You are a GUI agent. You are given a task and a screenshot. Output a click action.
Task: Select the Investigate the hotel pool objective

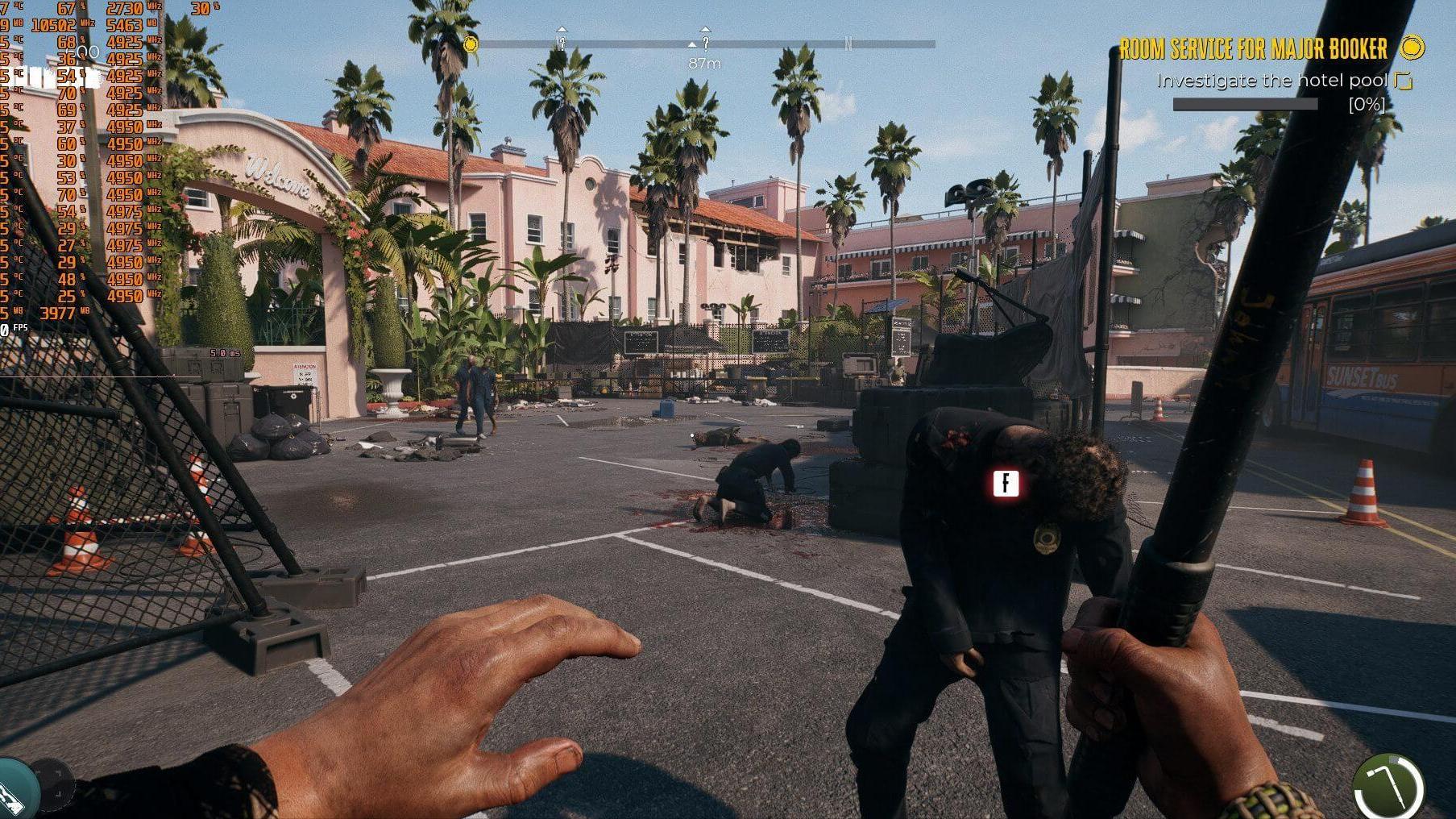tap(1271, 81)
